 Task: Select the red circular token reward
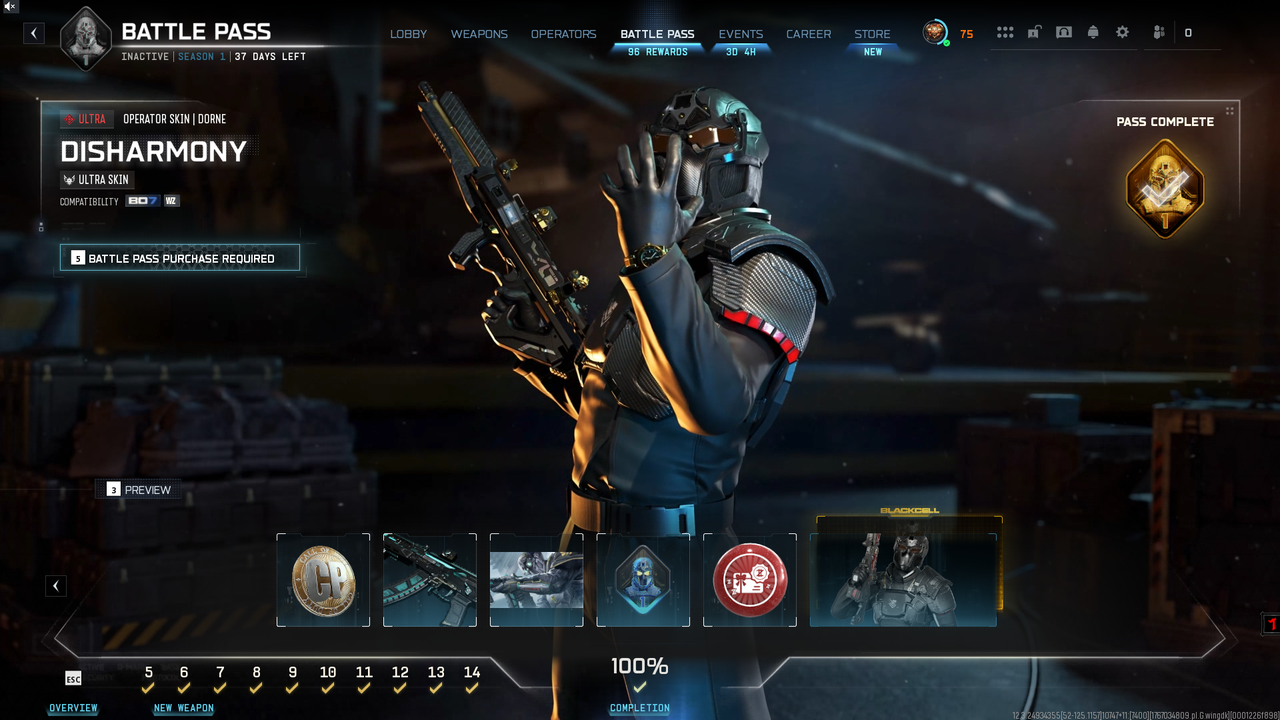pyautogui.click(x=750, y=580)
